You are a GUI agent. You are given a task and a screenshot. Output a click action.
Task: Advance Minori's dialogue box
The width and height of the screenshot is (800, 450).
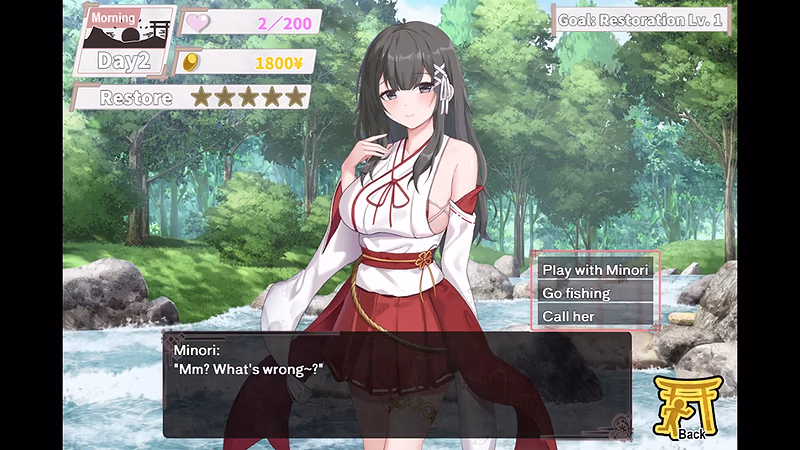pos(396,385)
